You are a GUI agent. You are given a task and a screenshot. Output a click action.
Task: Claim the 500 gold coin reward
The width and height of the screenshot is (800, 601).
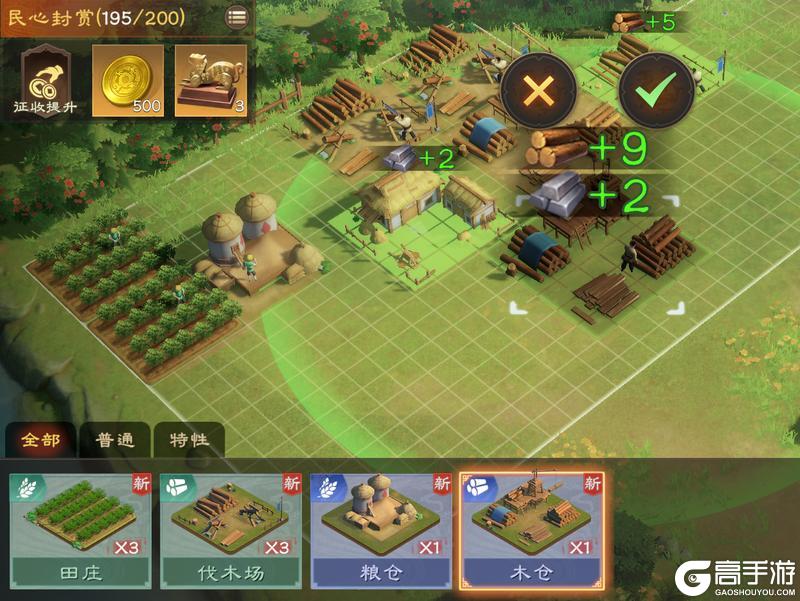tap(127, 80)
